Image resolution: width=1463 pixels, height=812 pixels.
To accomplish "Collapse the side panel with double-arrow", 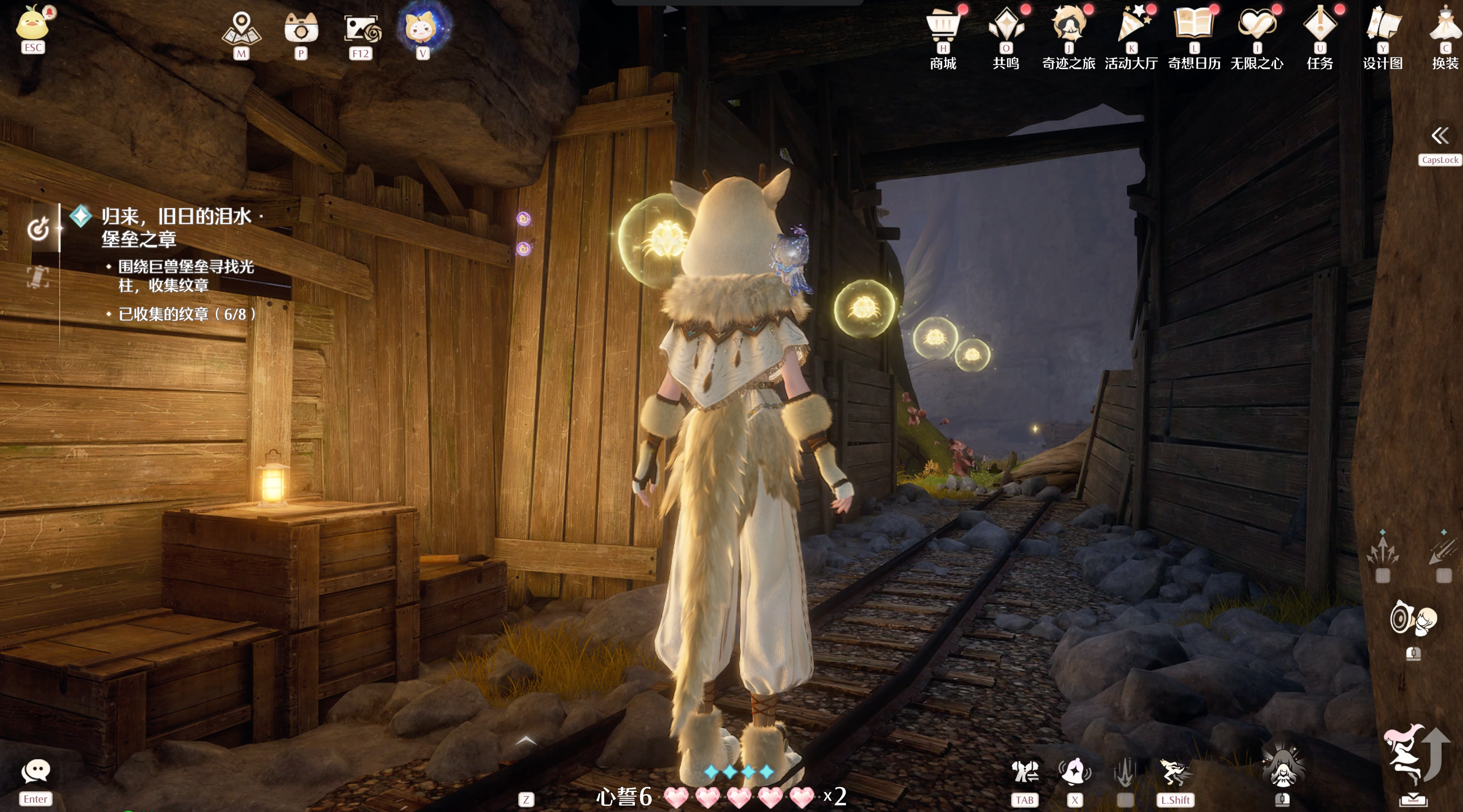I will (1440, 136).
